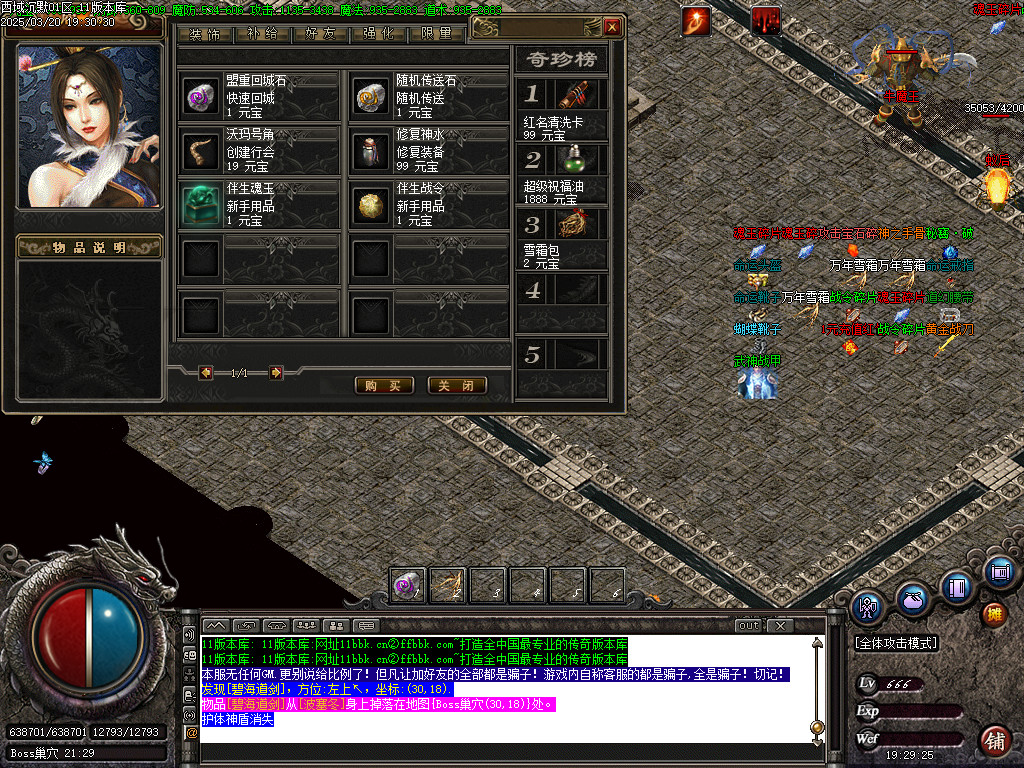Screen dimensions: 1024x768
Task: Select the 好友 tab
Action: point(320,34)
